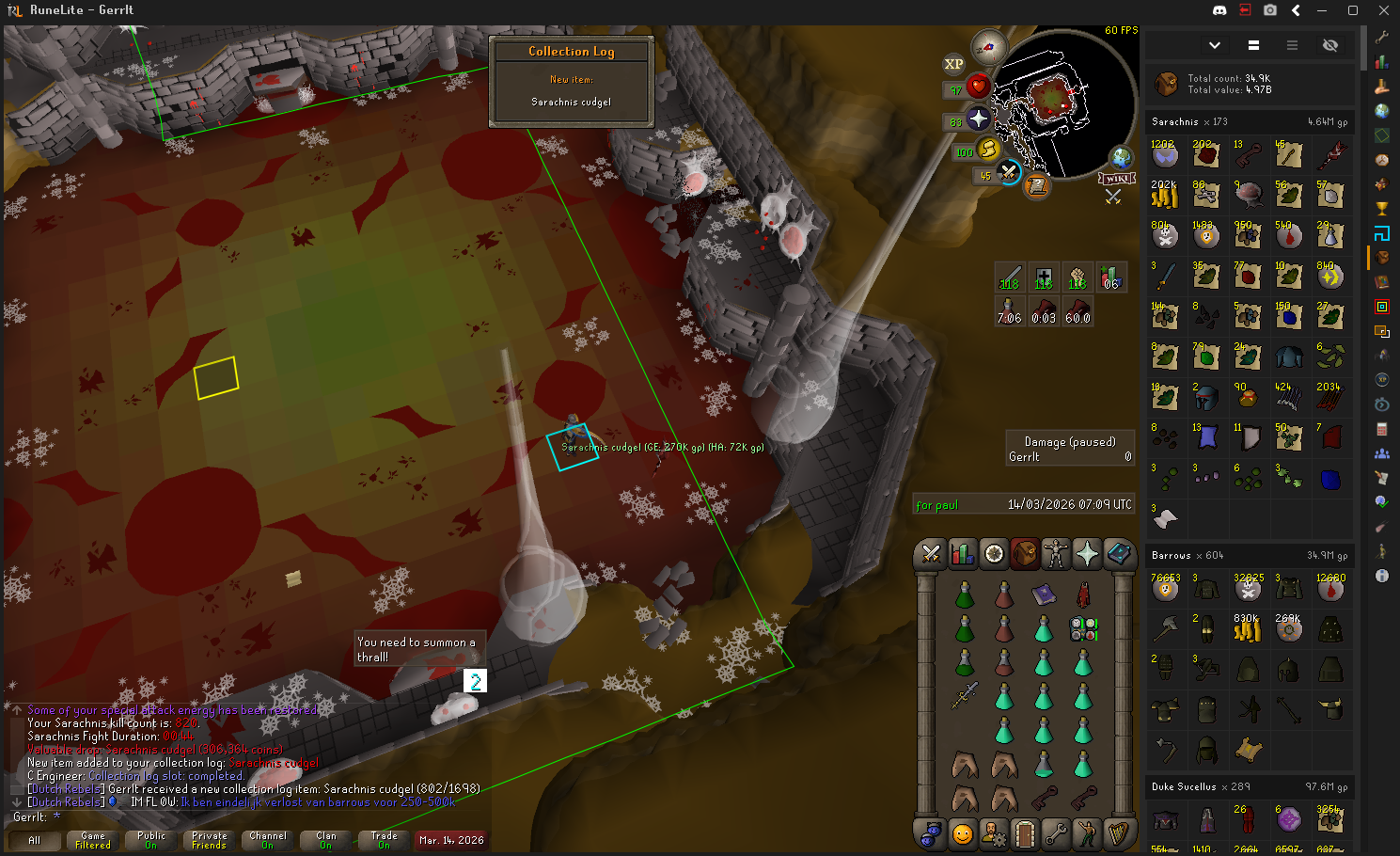Toggle quick prayers with the prayer orb
The height and width of the screenshot is (856, 1400).
pyautogui.click(x=978, y=119)
